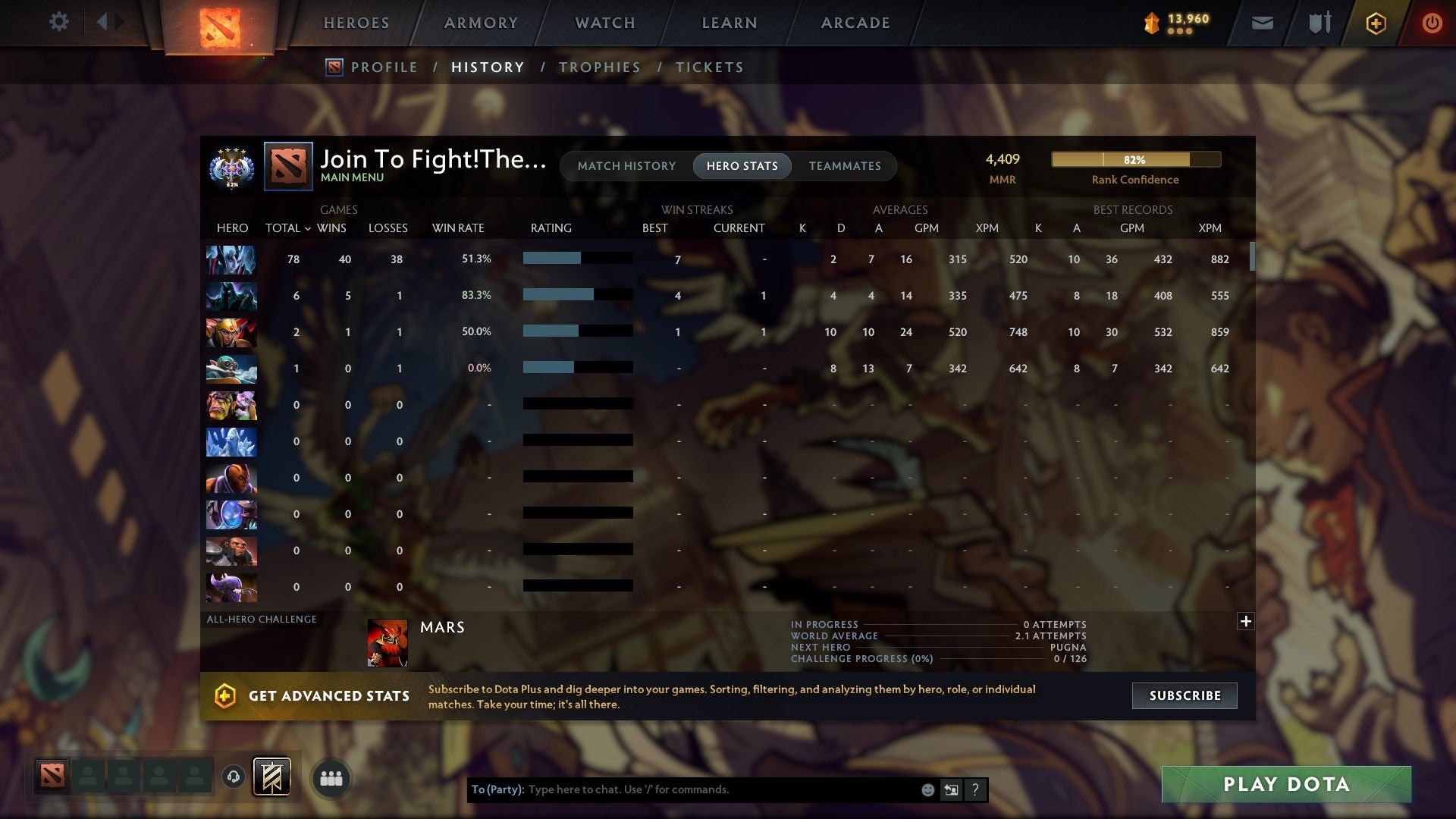This screenshot has width=1456, height=819.
Task: Open the mail notifications icon
Action: [1262, 24]
